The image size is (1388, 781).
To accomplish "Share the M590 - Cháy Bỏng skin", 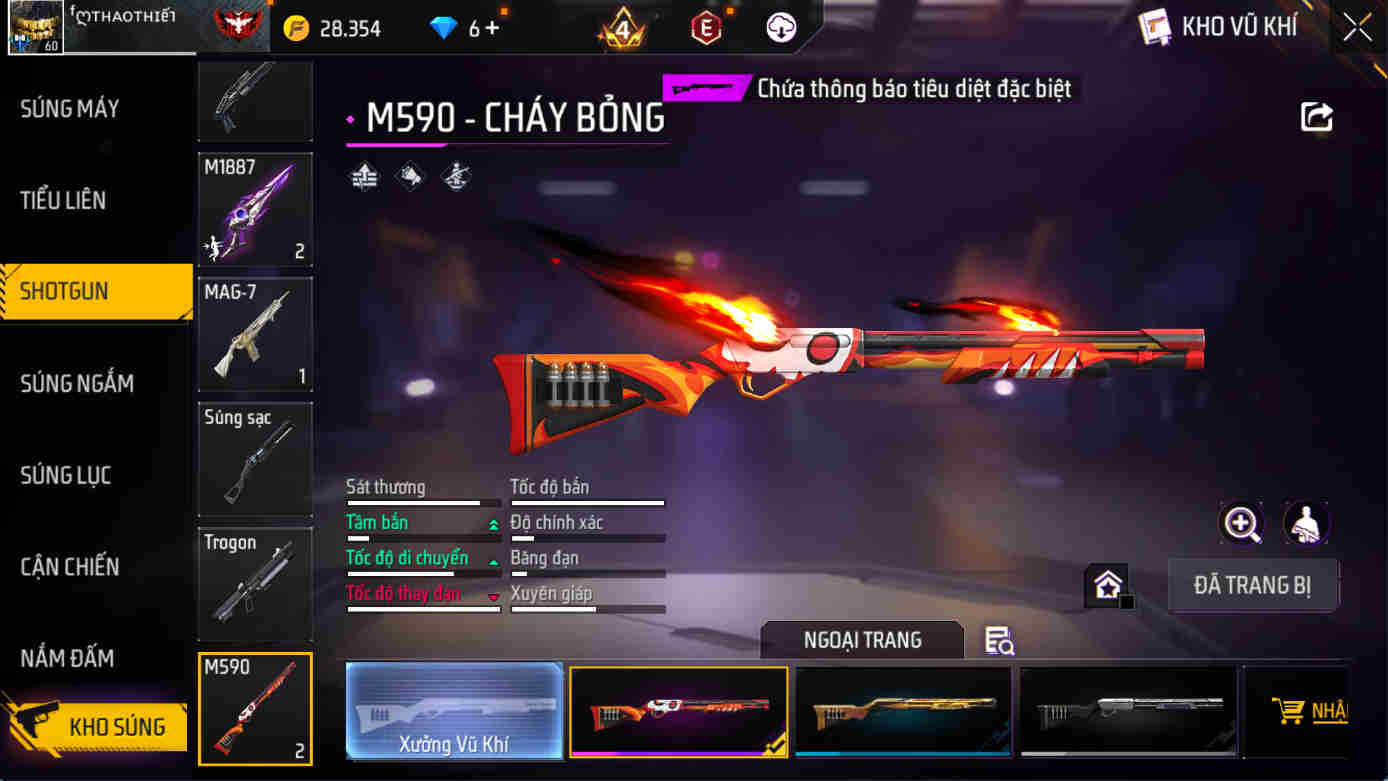I will 1317,116.
